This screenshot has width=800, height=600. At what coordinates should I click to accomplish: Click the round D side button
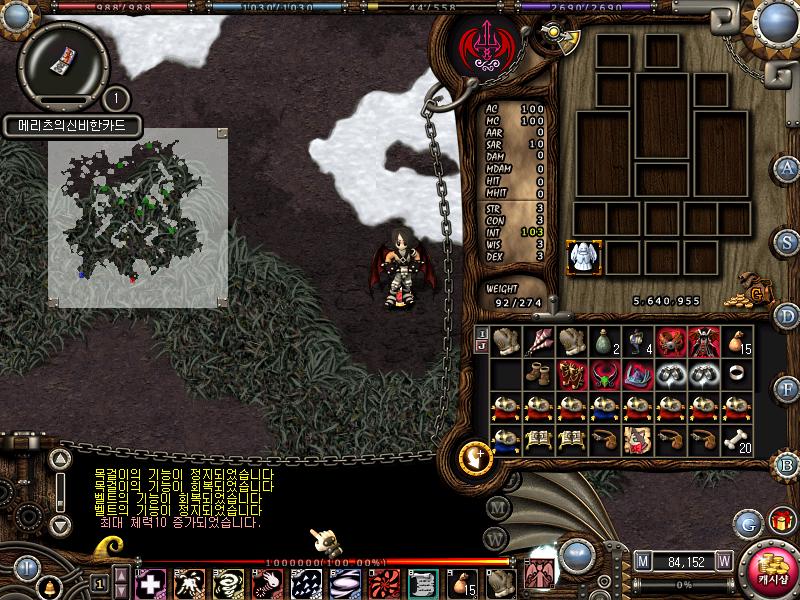788,316
